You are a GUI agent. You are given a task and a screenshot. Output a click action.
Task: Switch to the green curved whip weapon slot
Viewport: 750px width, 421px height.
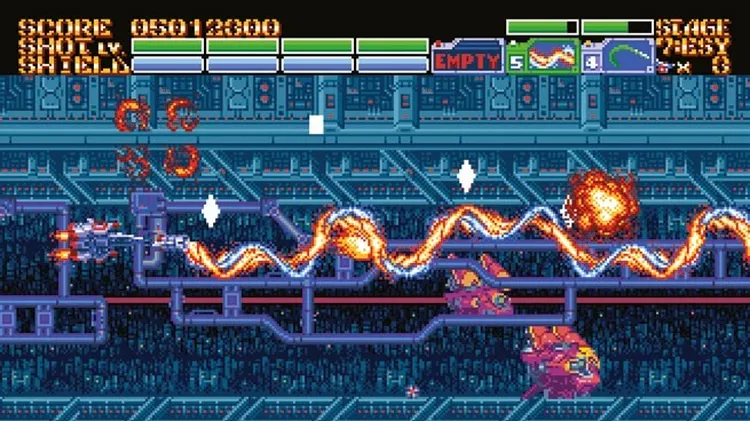618,57
